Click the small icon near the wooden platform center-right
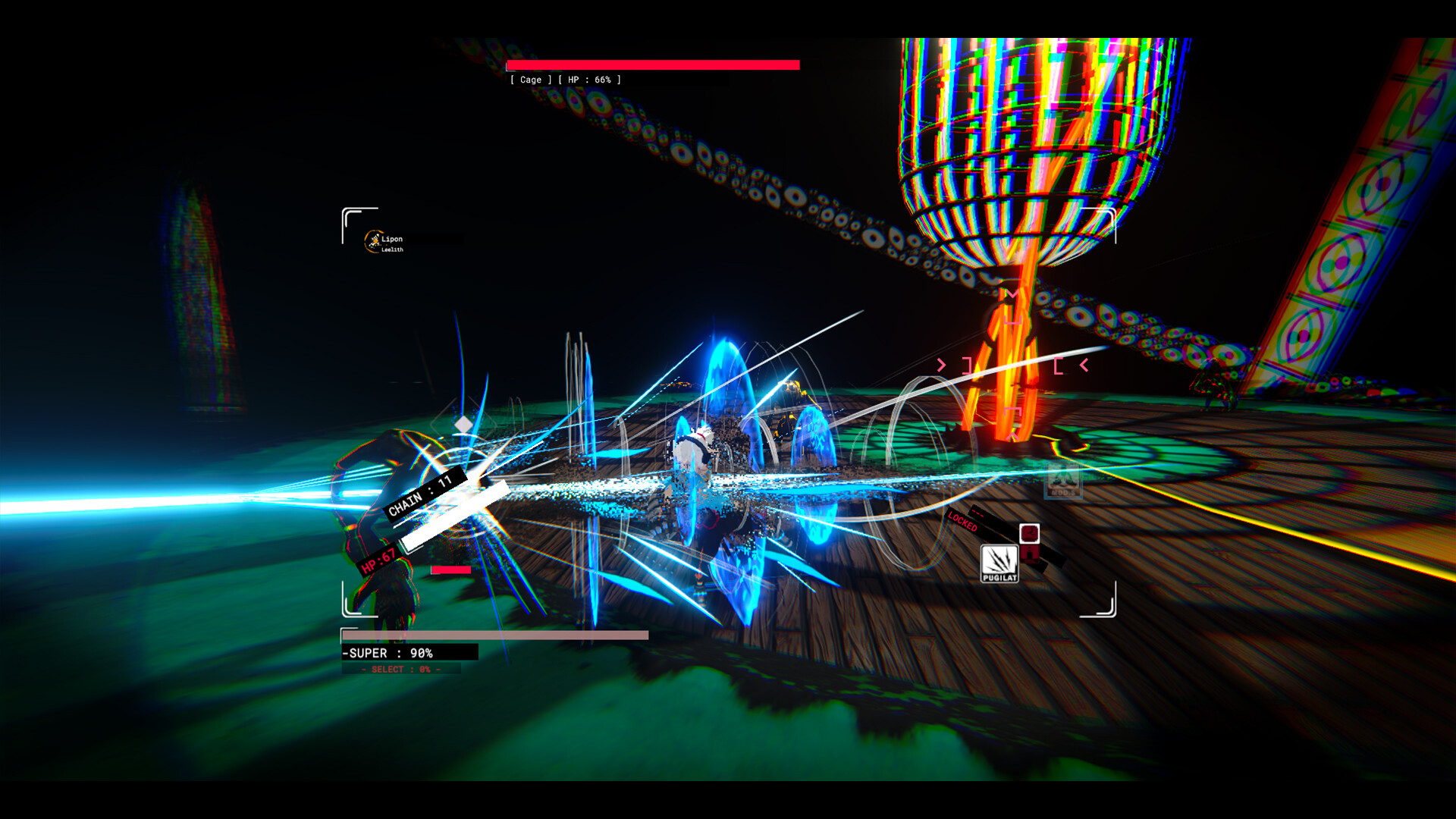The image size is (1456, 819). (1064, 481)
